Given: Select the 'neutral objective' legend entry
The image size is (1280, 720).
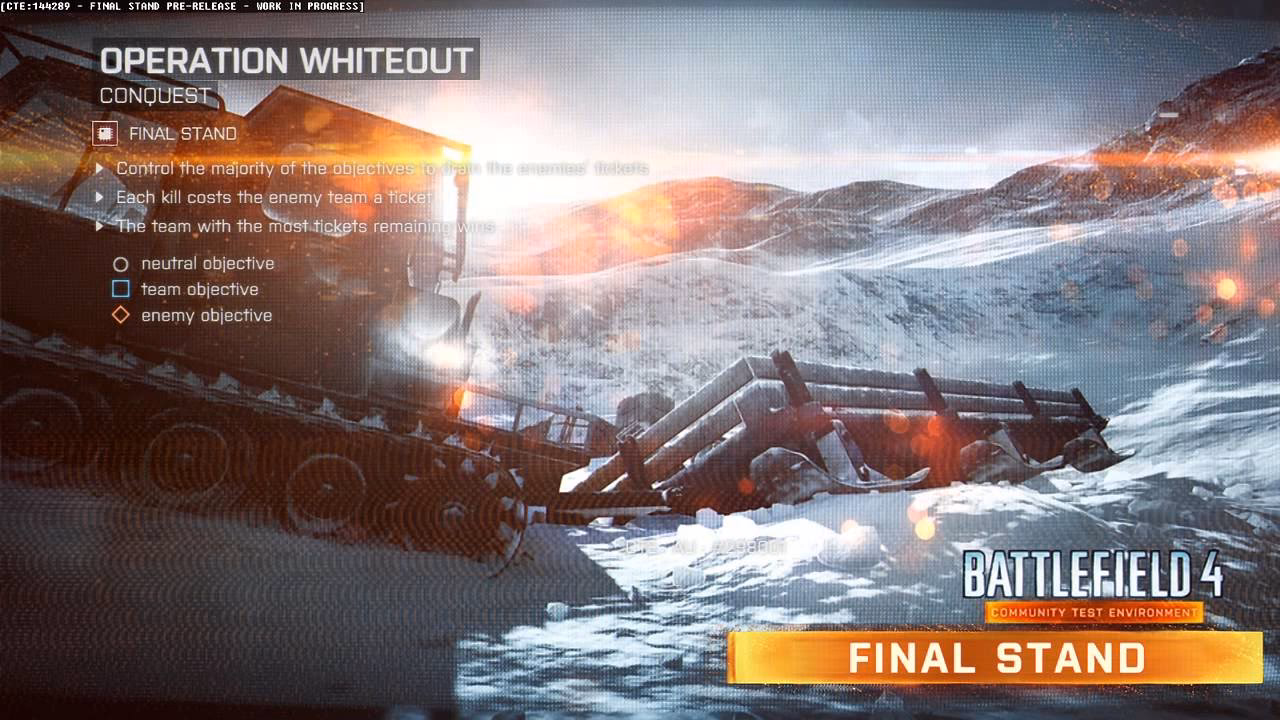Looking at the screenshot, I should (207, 263).
